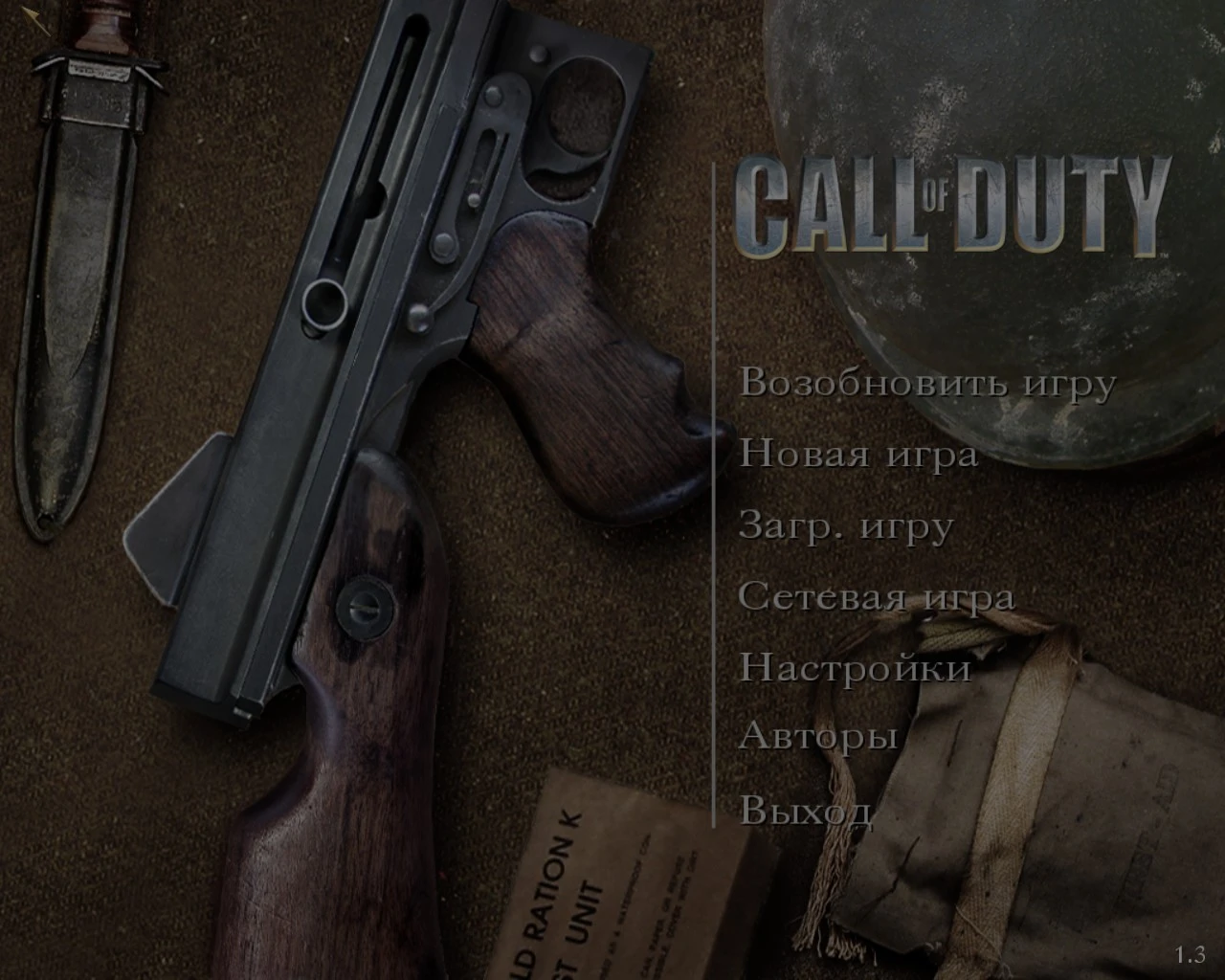This screenshot has height=980, width=1225.
Task: Click Новая игра to start new game
Action: pos(858,454)
